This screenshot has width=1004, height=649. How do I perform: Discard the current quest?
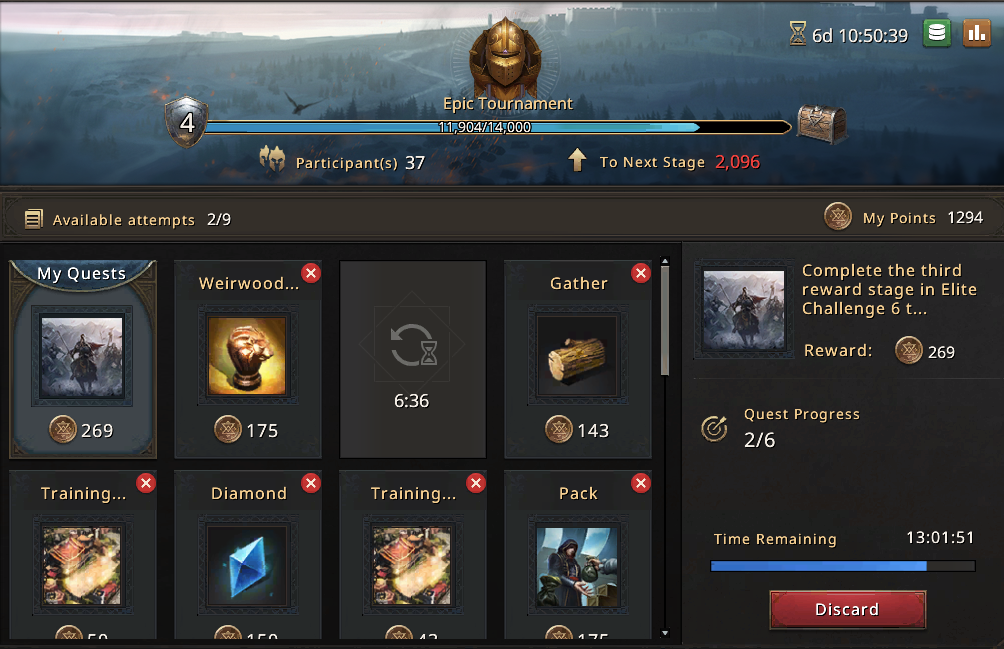[847, 609]
